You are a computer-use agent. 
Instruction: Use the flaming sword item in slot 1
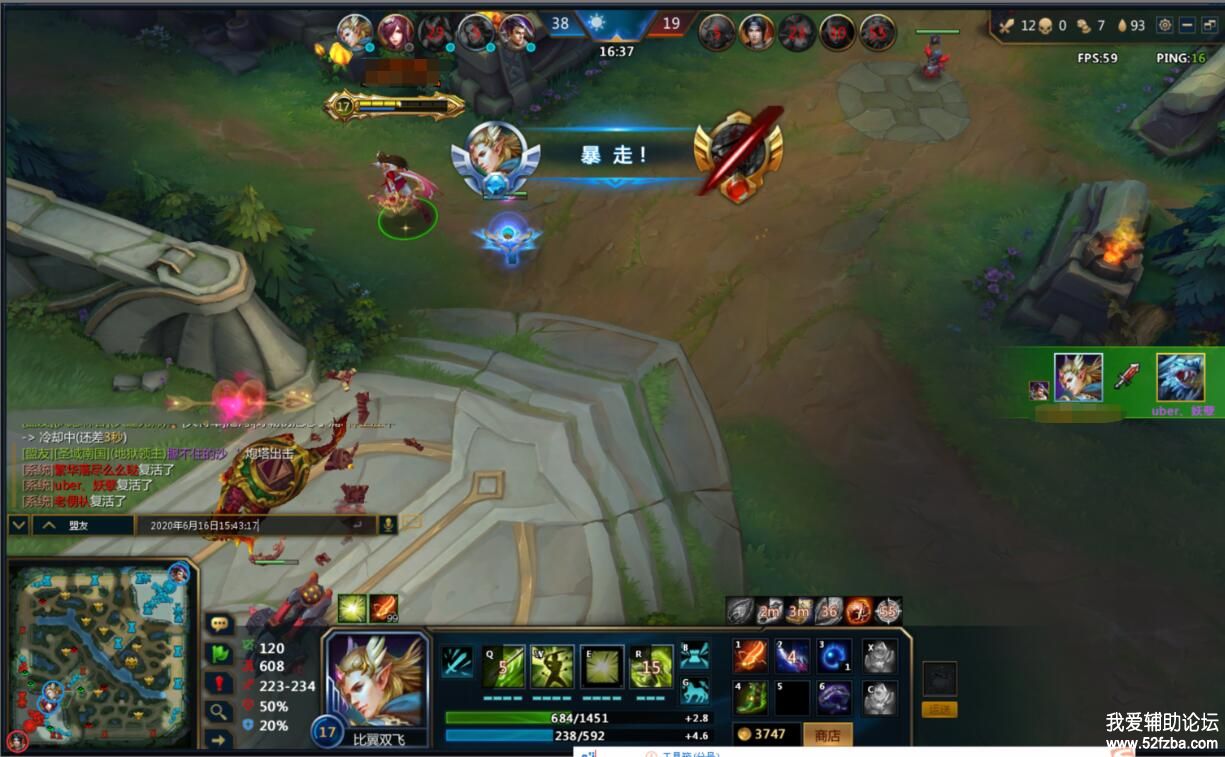click(x=750, y=657)
